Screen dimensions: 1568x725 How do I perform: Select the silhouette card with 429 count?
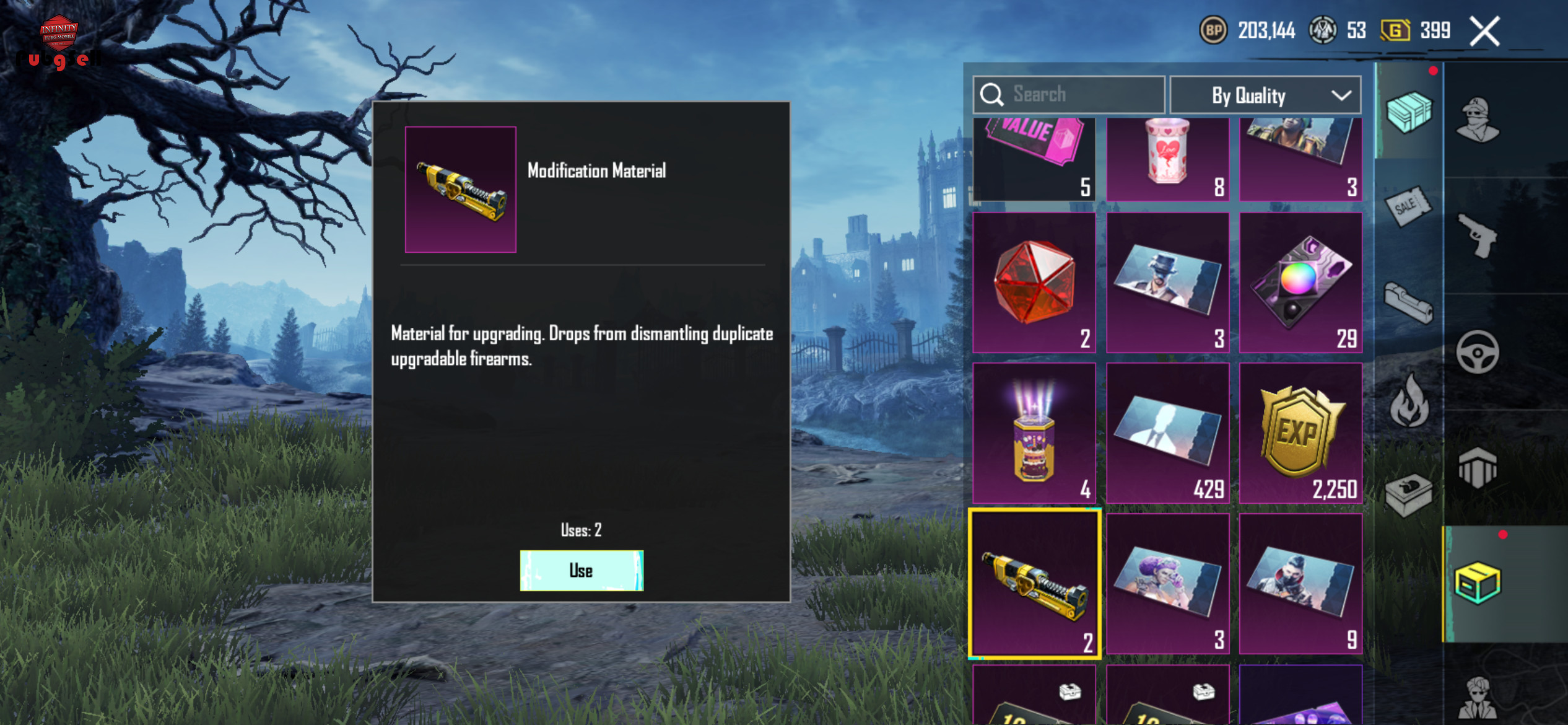1167,433
